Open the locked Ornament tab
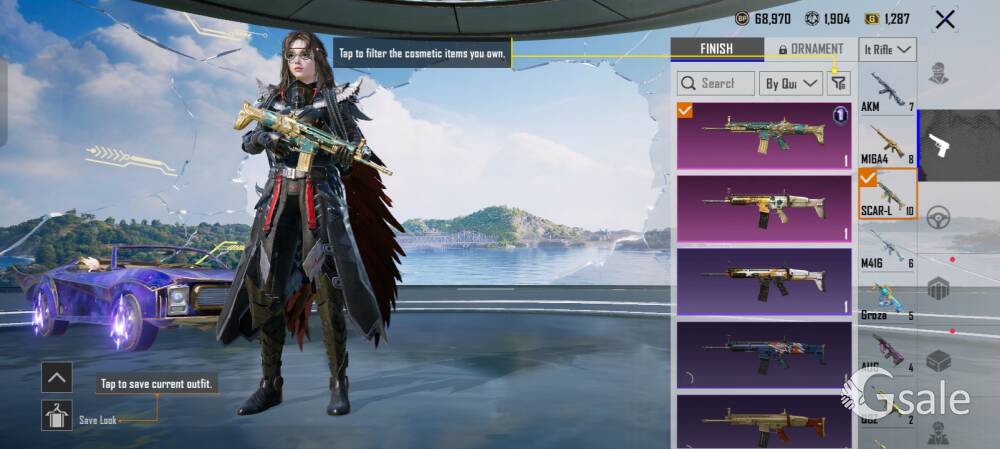 [x=810, y=48]
